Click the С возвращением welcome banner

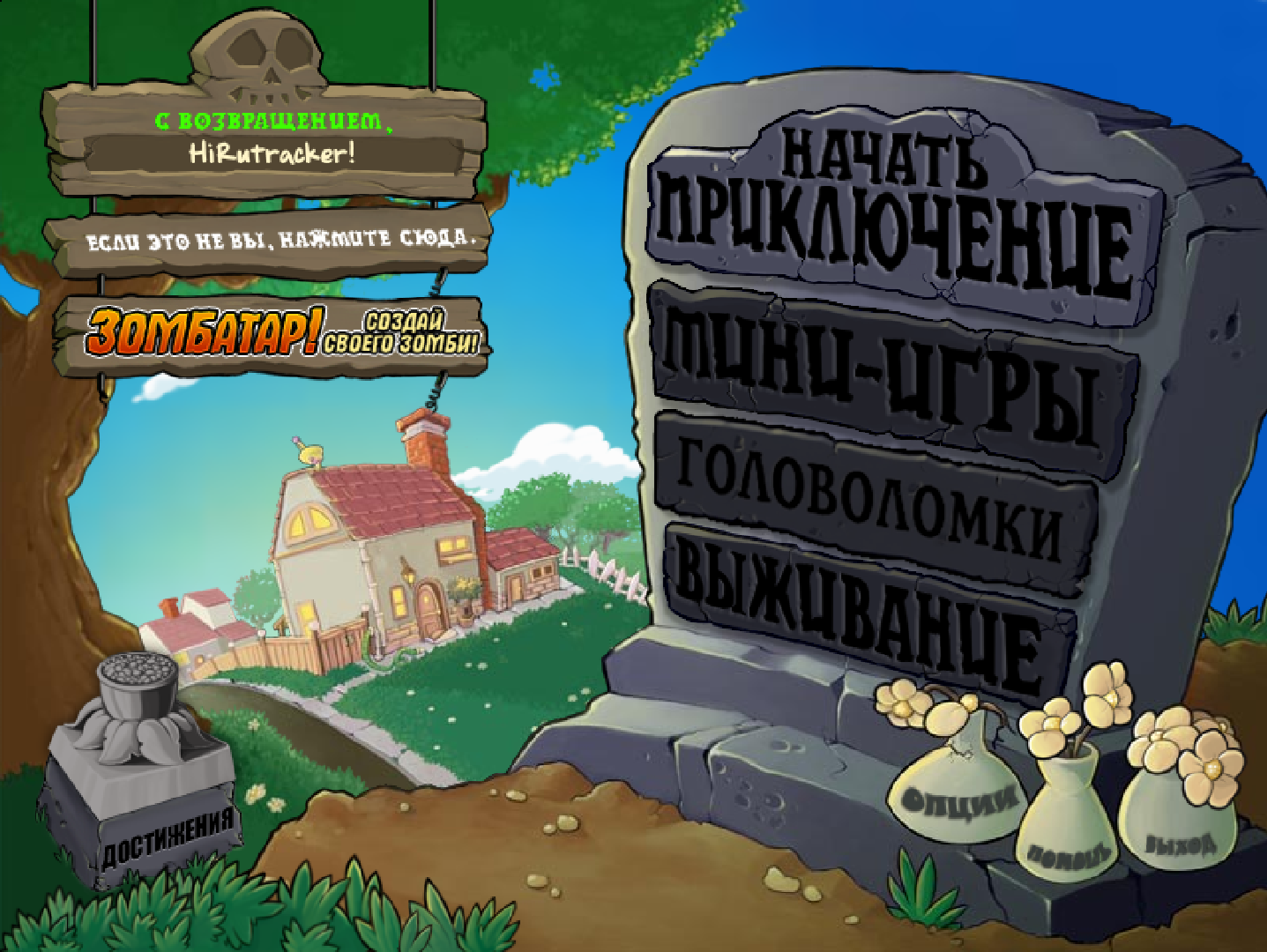pyautogui.click(x=273, y=121)
